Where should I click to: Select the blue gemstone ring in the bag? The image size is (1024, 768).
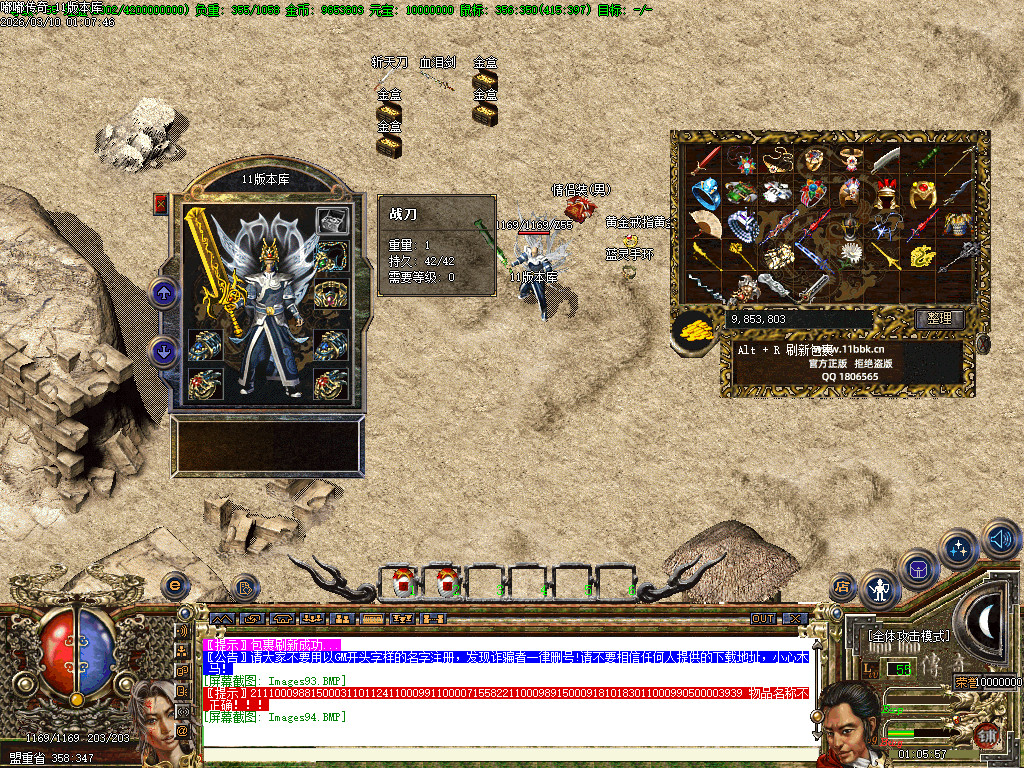705,191
